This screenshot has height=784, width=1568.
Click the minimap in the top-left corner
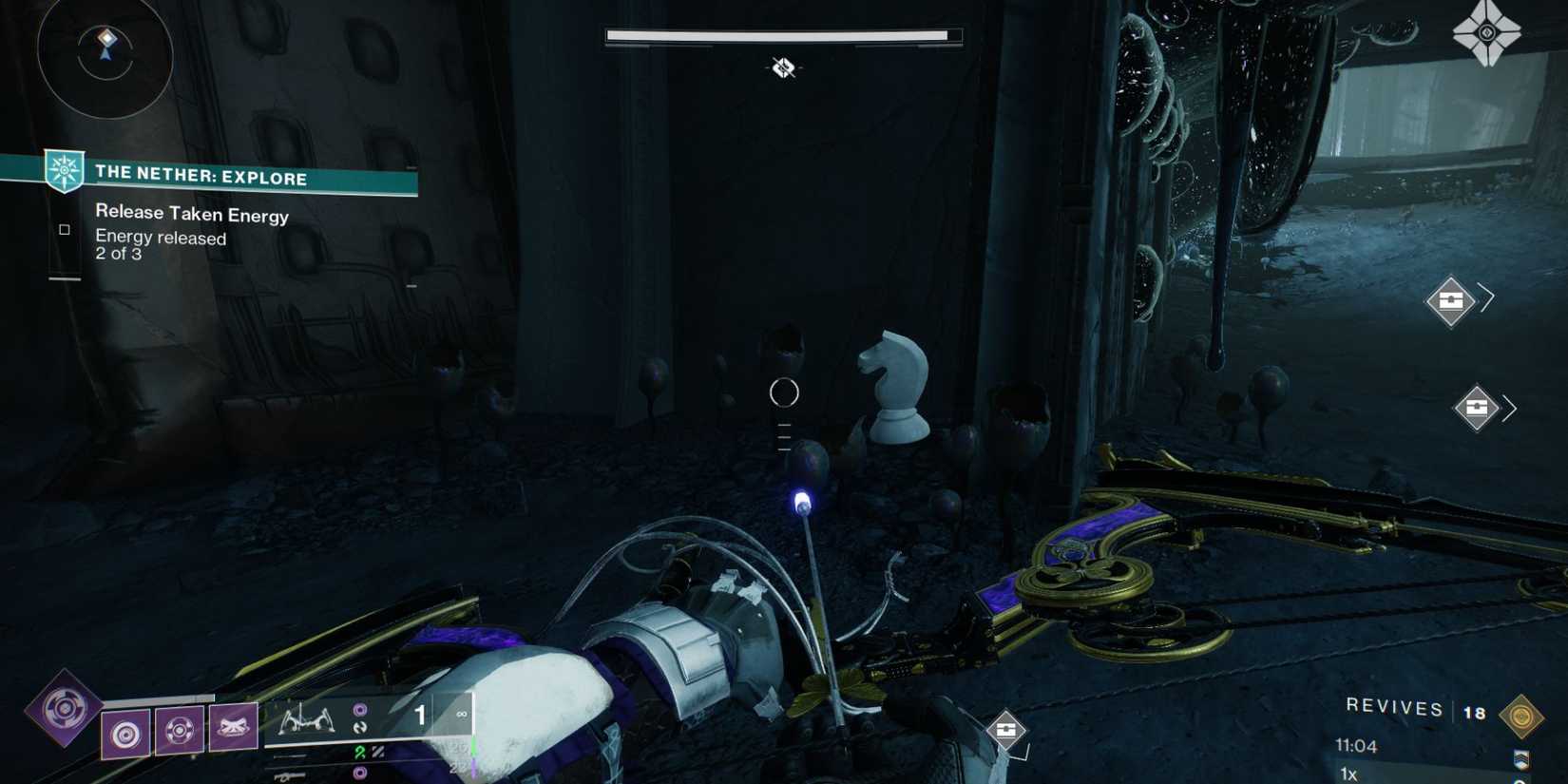click(x=105, y=59)
